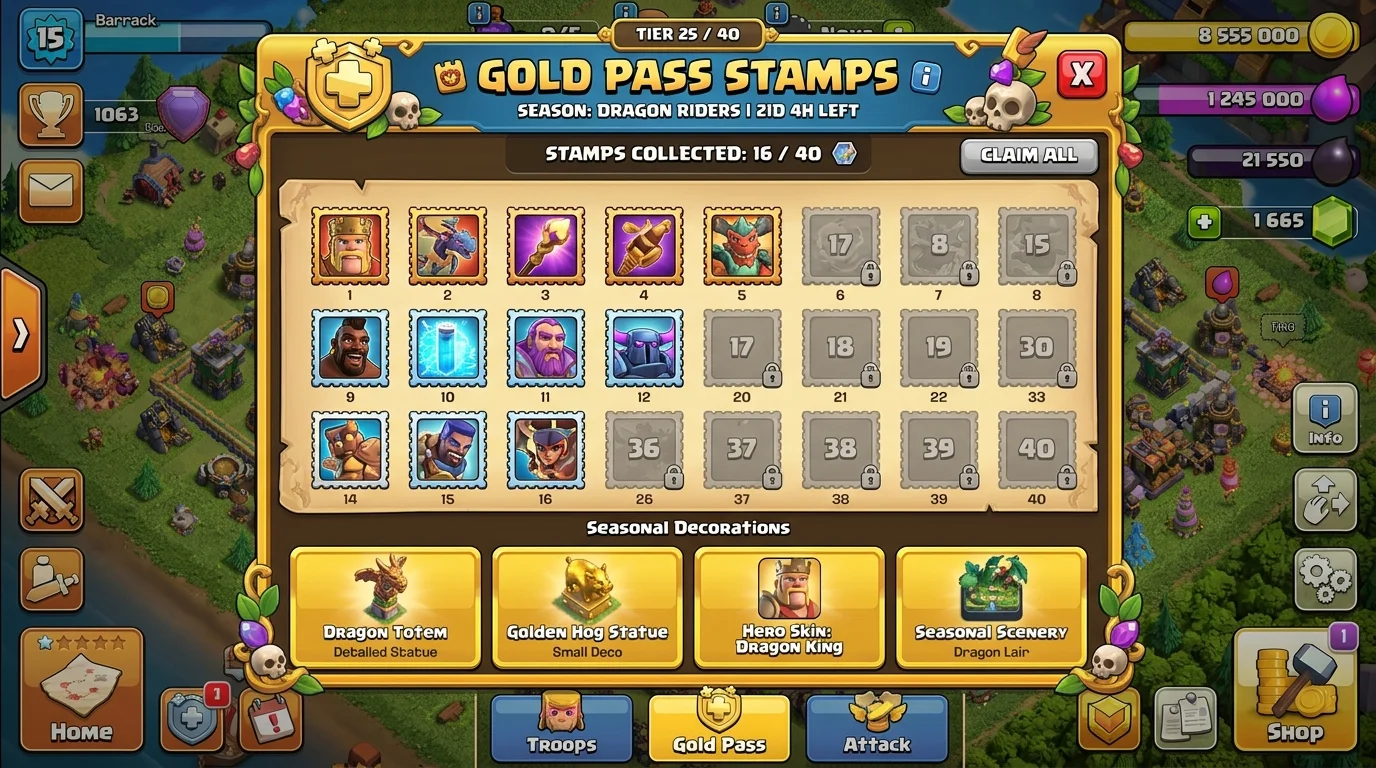
Task: Expand the orange side arrow panel
Action: [x=20, y=335]
